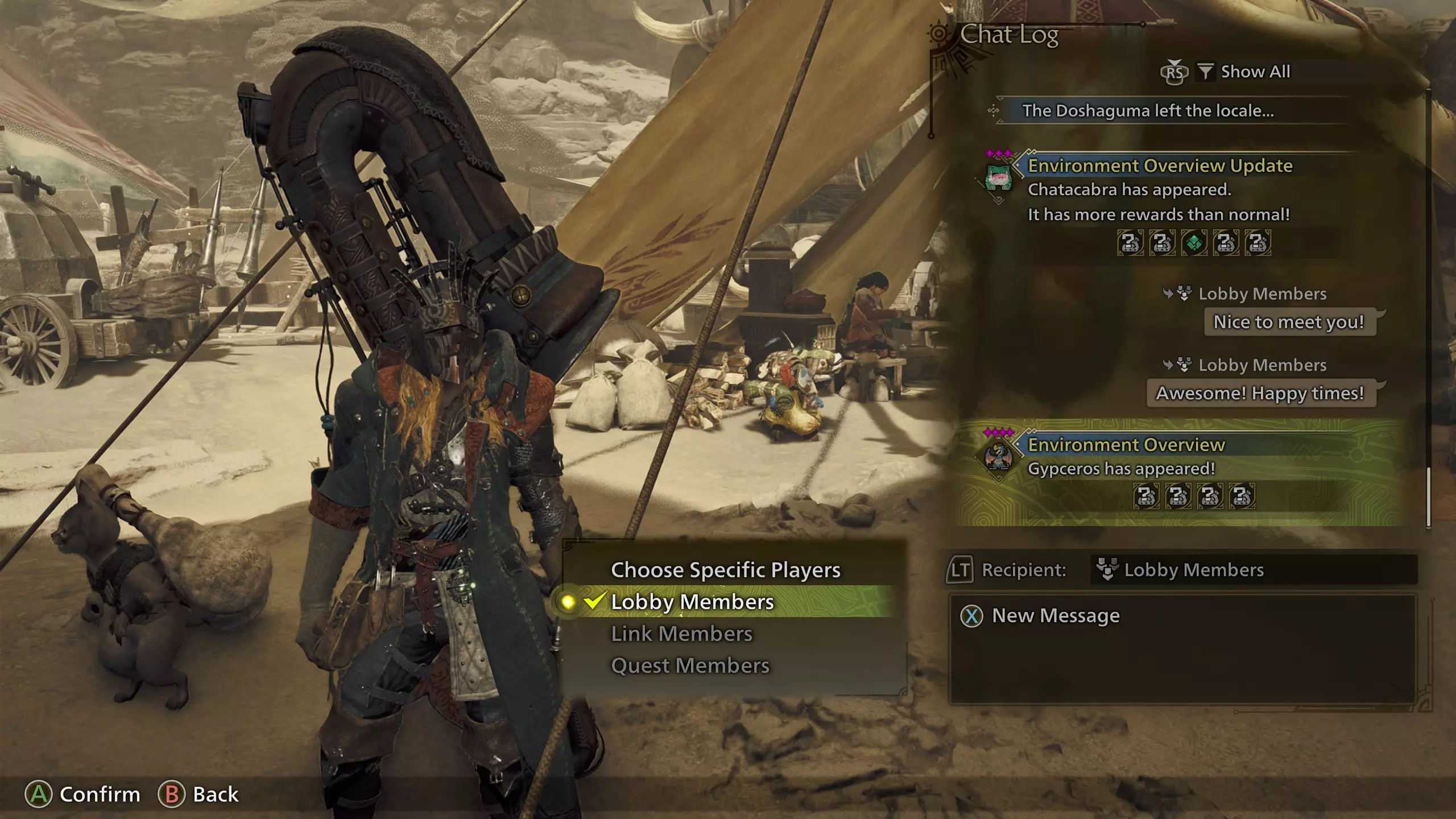Open the Chatacabra Environment Overview Update entry

pos(1160,166)
